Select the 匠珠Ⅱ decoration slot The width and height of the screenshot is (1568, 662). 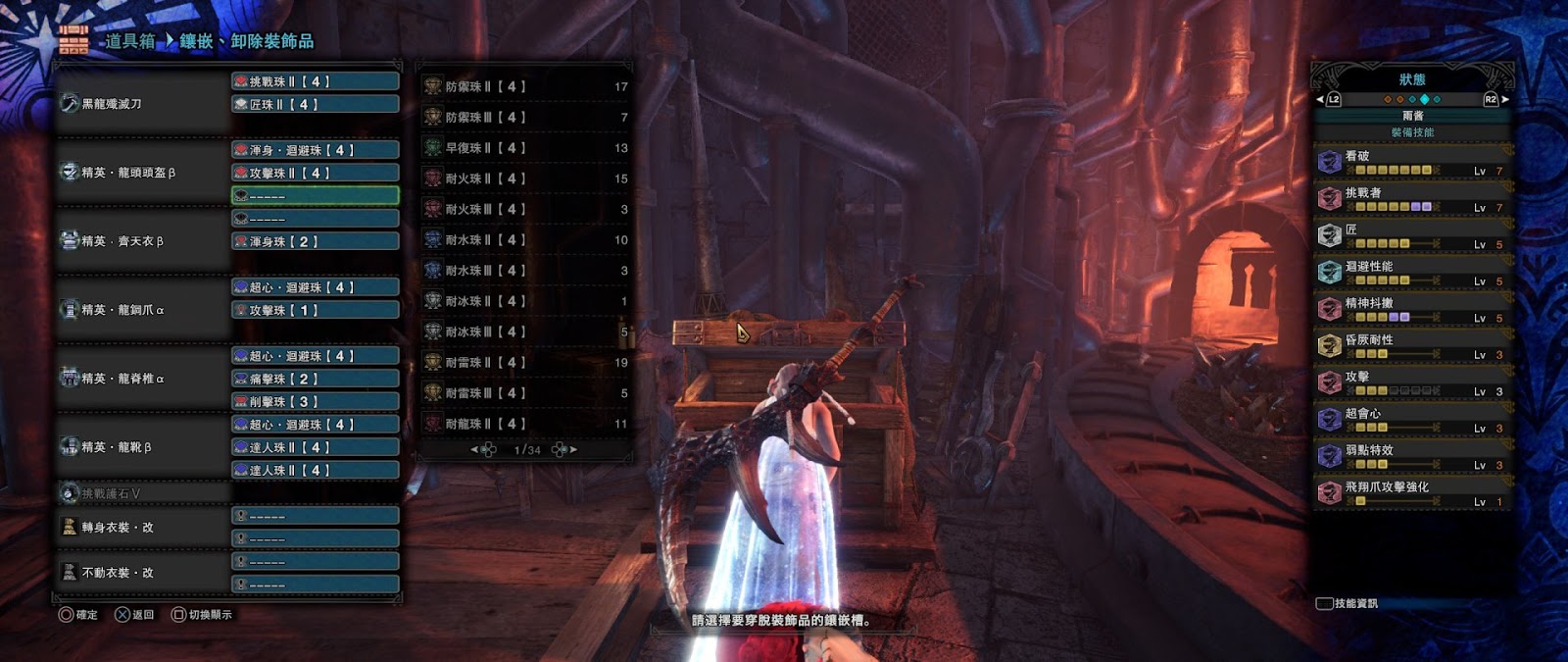click(x=315, y=104)
